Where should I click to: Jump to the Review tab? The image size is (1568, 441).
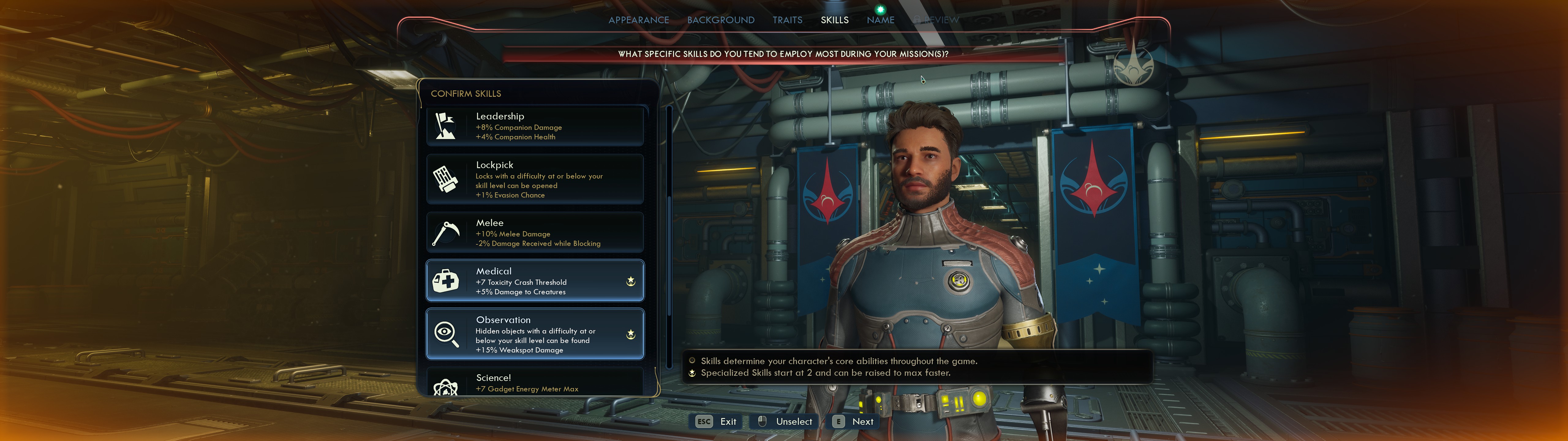(938, 20)
